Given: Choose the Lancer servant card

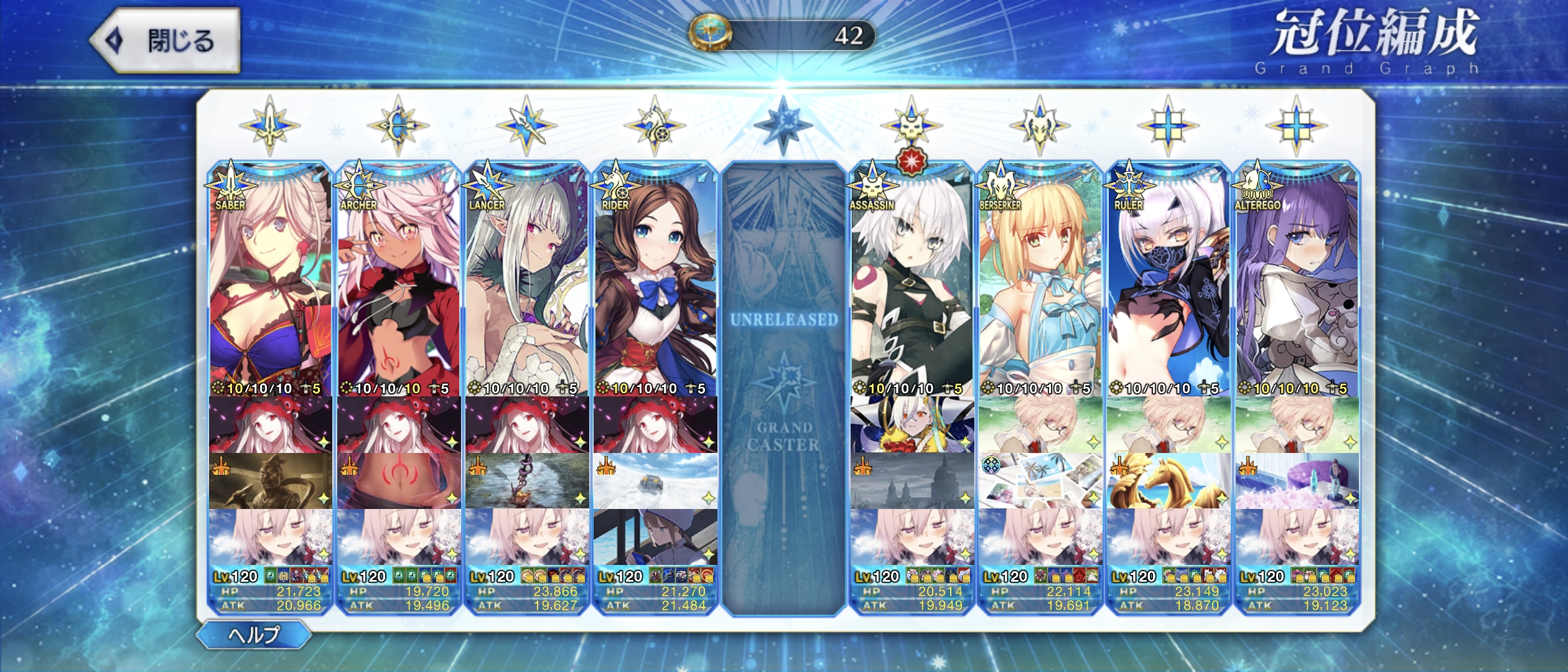Looking at the screenshot, I should click(x=527, y=280).
